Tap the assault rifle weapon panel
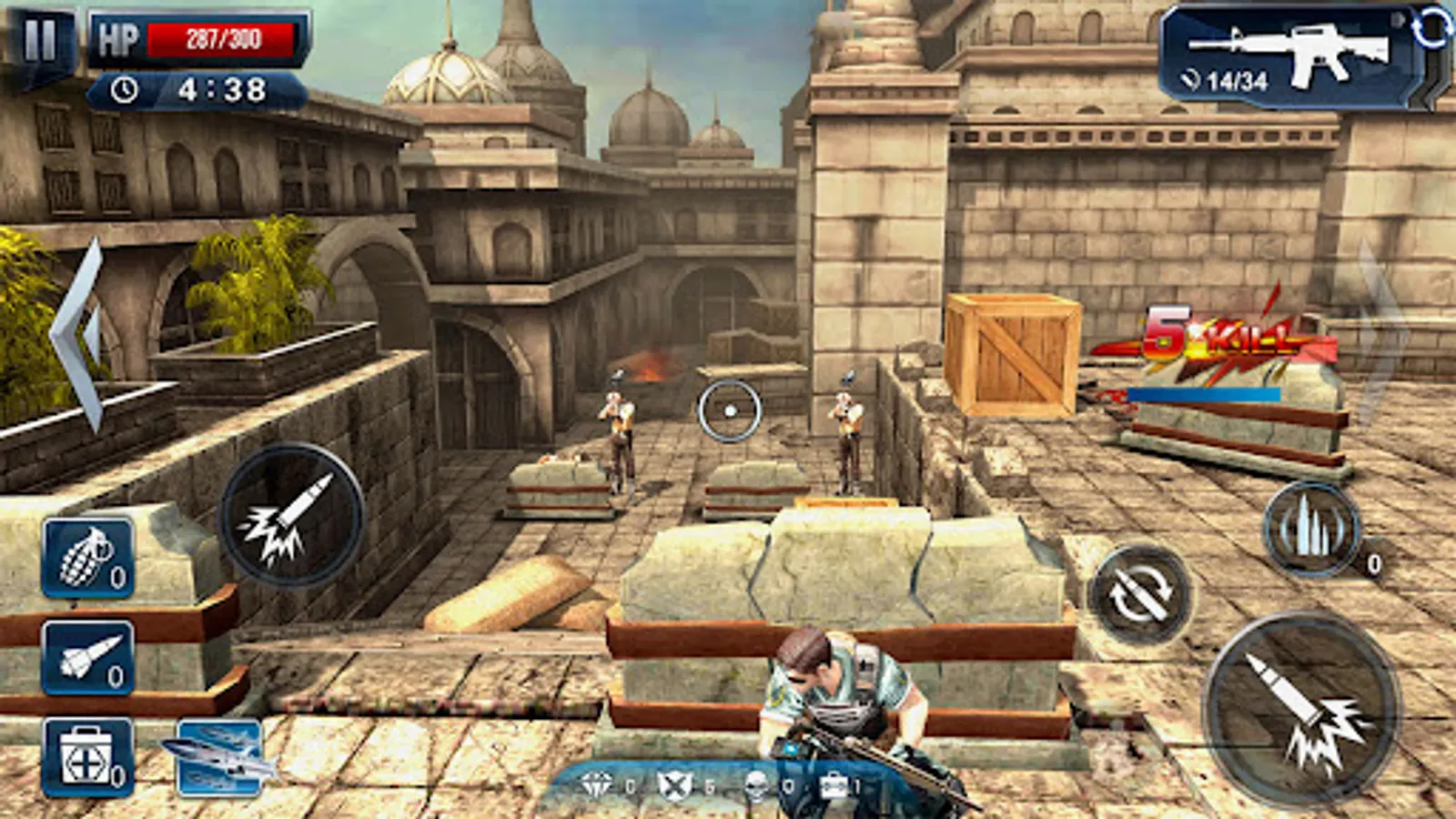Image resolution: width=1456 pixels, height=819 pixels. click(1292, 56)
